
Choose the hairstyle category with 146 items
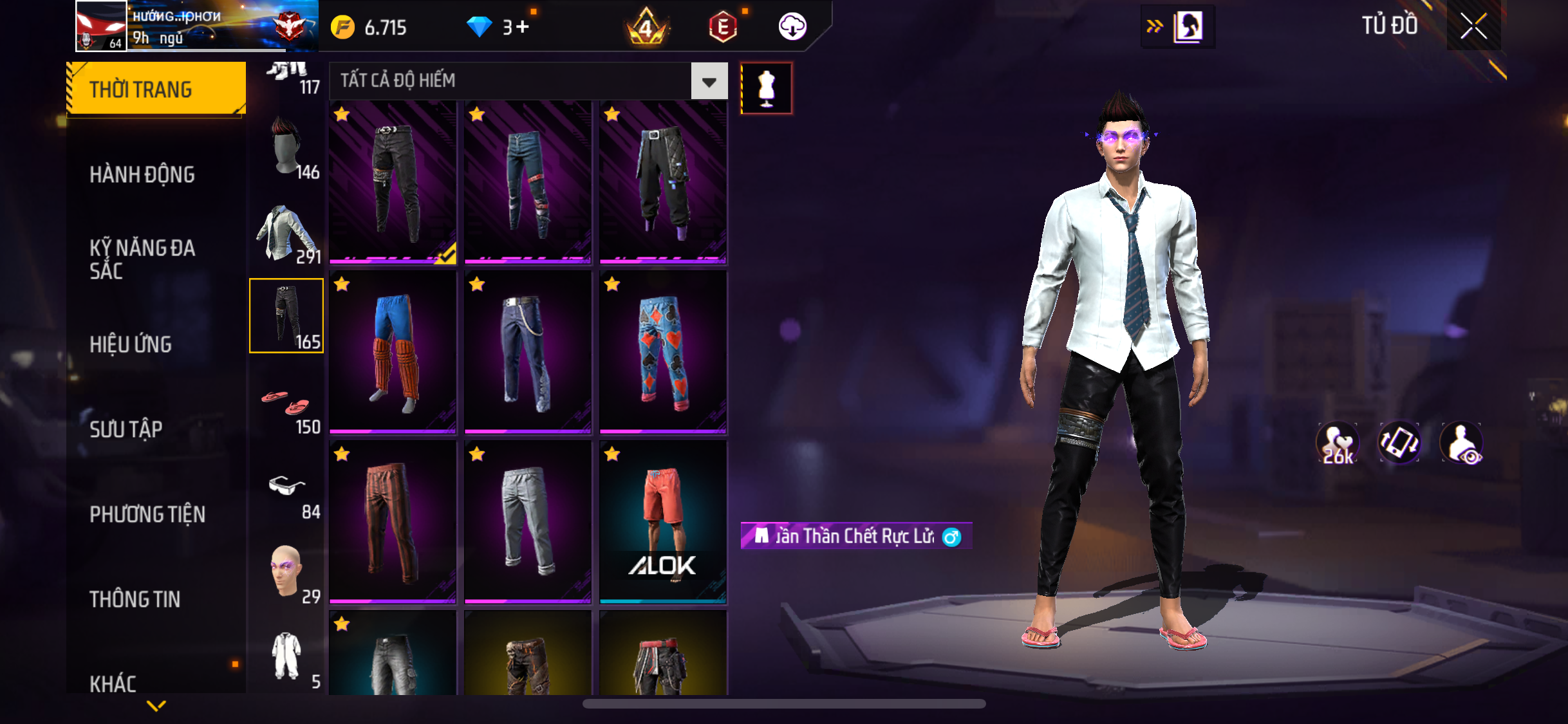(286, 148)
